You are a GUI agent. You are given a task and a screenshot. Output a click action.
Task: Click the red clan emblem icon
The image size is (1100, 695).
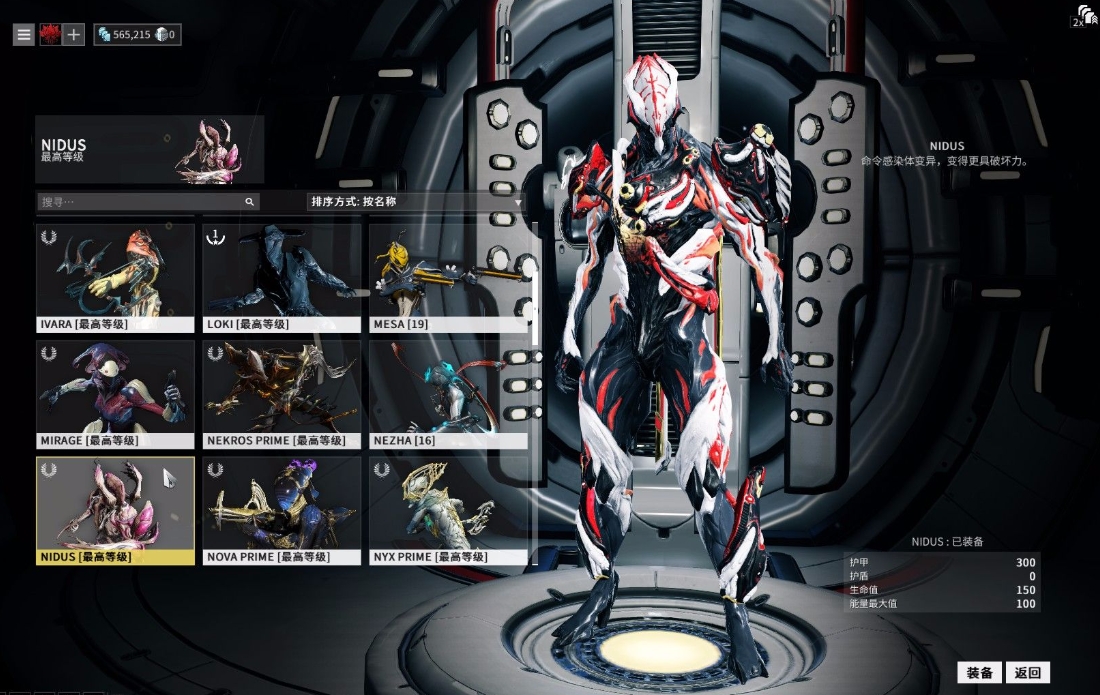49,35
